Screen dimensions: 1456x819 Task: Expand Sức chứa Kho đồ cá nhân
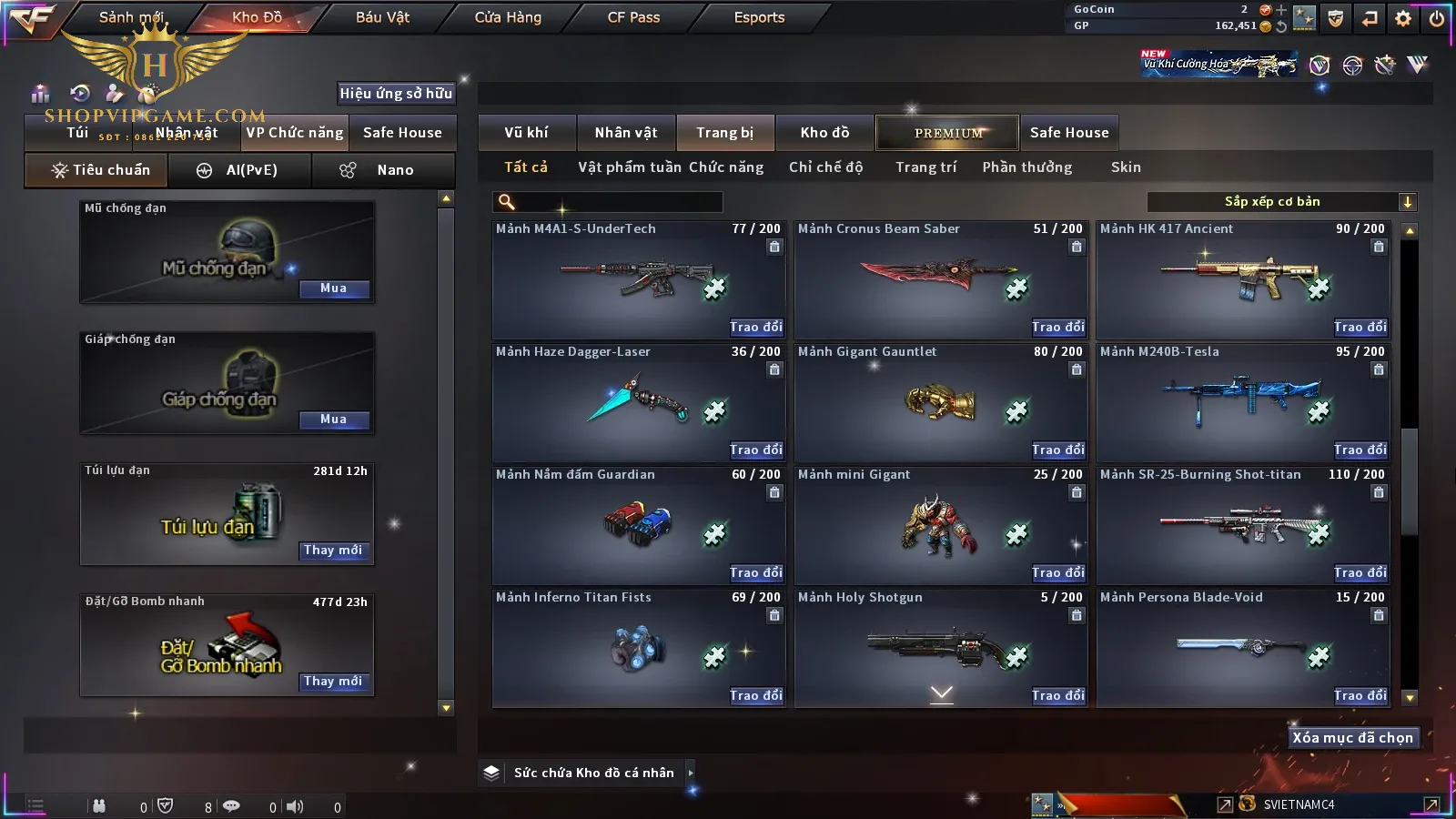691,773
